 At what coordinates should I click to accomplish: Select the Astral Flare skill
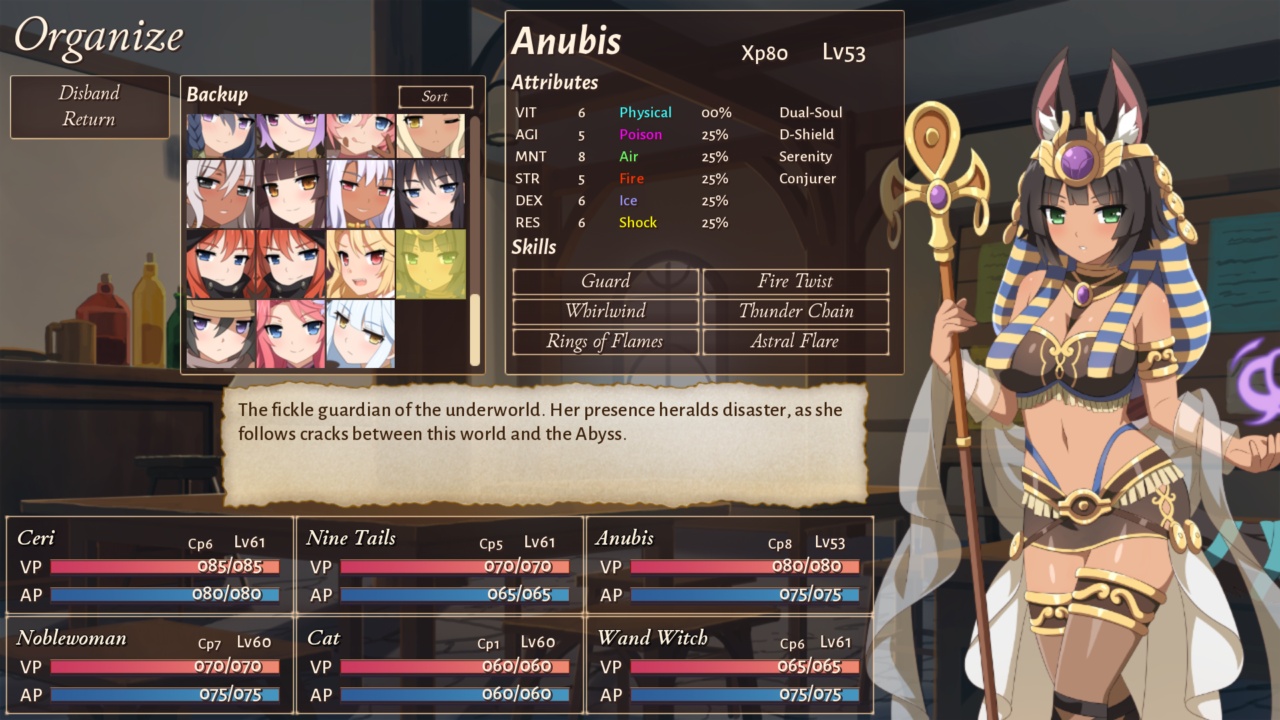[795, 341]
